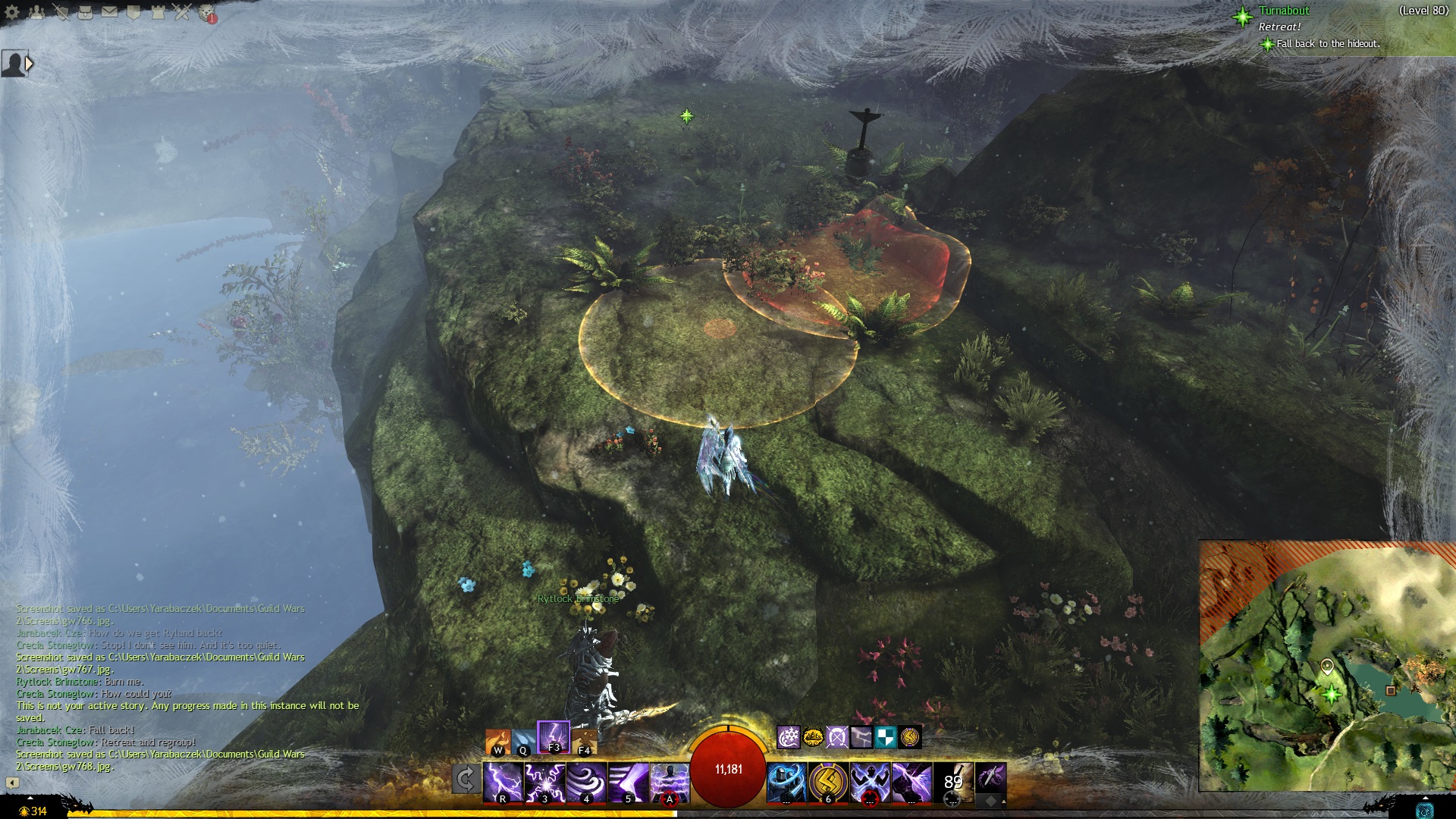Open the mail envelope icon
This screenshot has height=819, width=1456.
(x=109, y=12)
